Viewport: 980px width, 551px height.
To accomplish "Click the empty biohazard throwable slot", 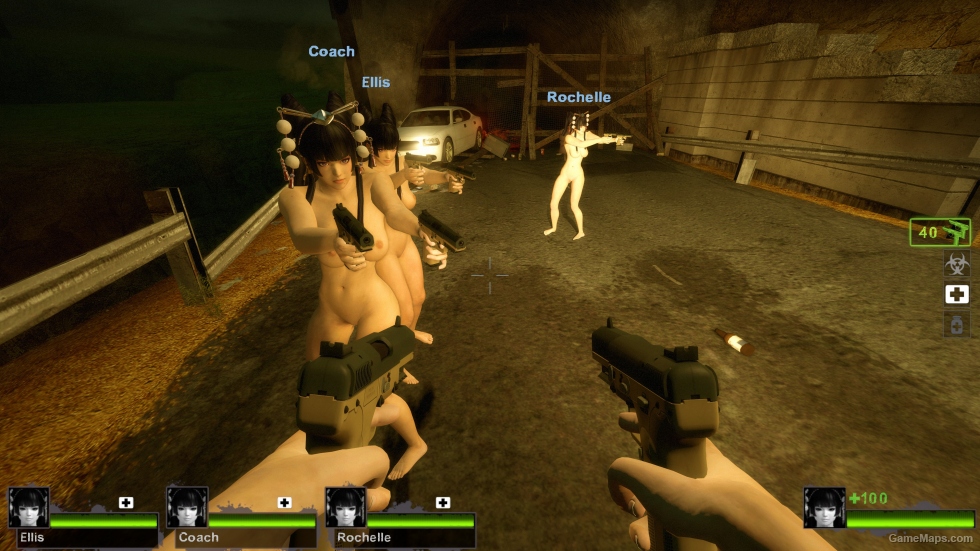I will 957,264.
